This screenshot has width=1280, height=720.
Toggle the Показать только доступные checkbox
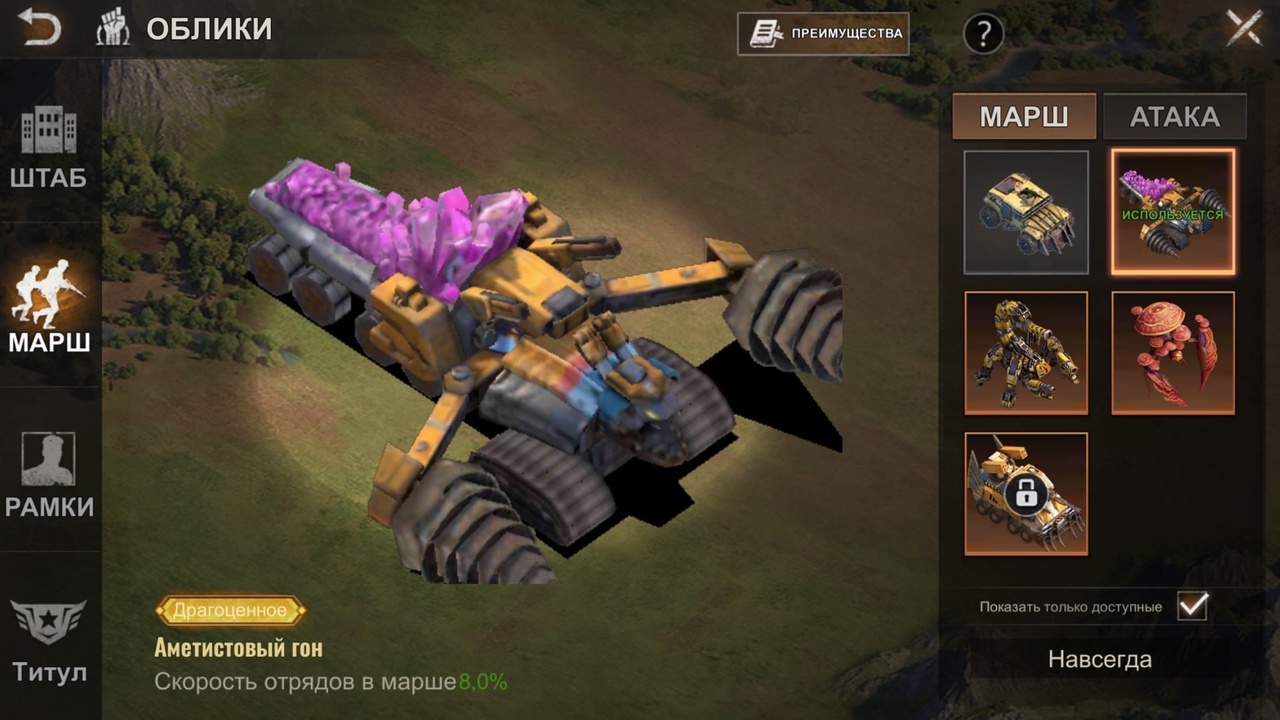pyautogui.click(x=1192, y=606)
